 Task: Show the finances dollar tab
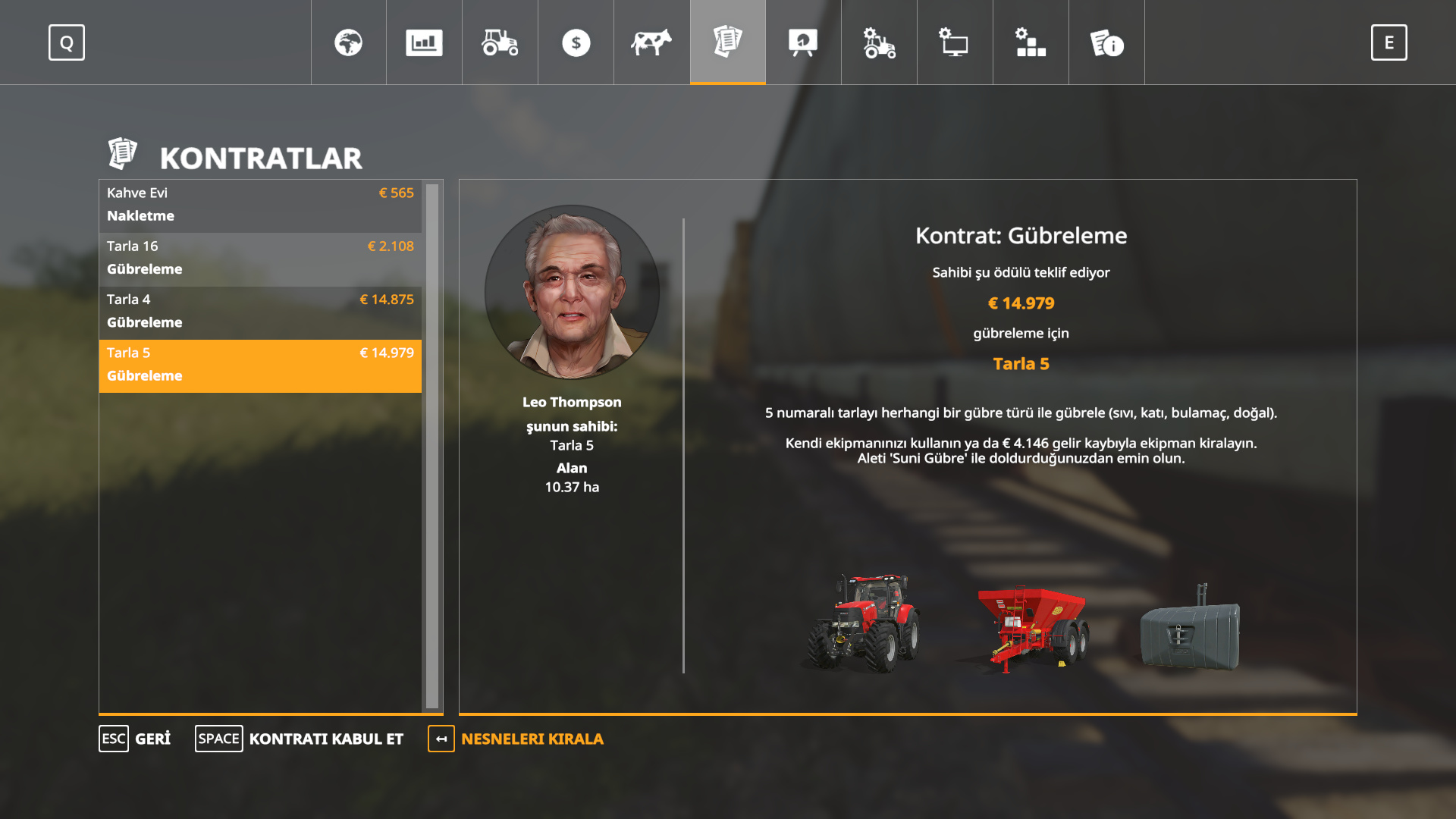tap(576, 42)
